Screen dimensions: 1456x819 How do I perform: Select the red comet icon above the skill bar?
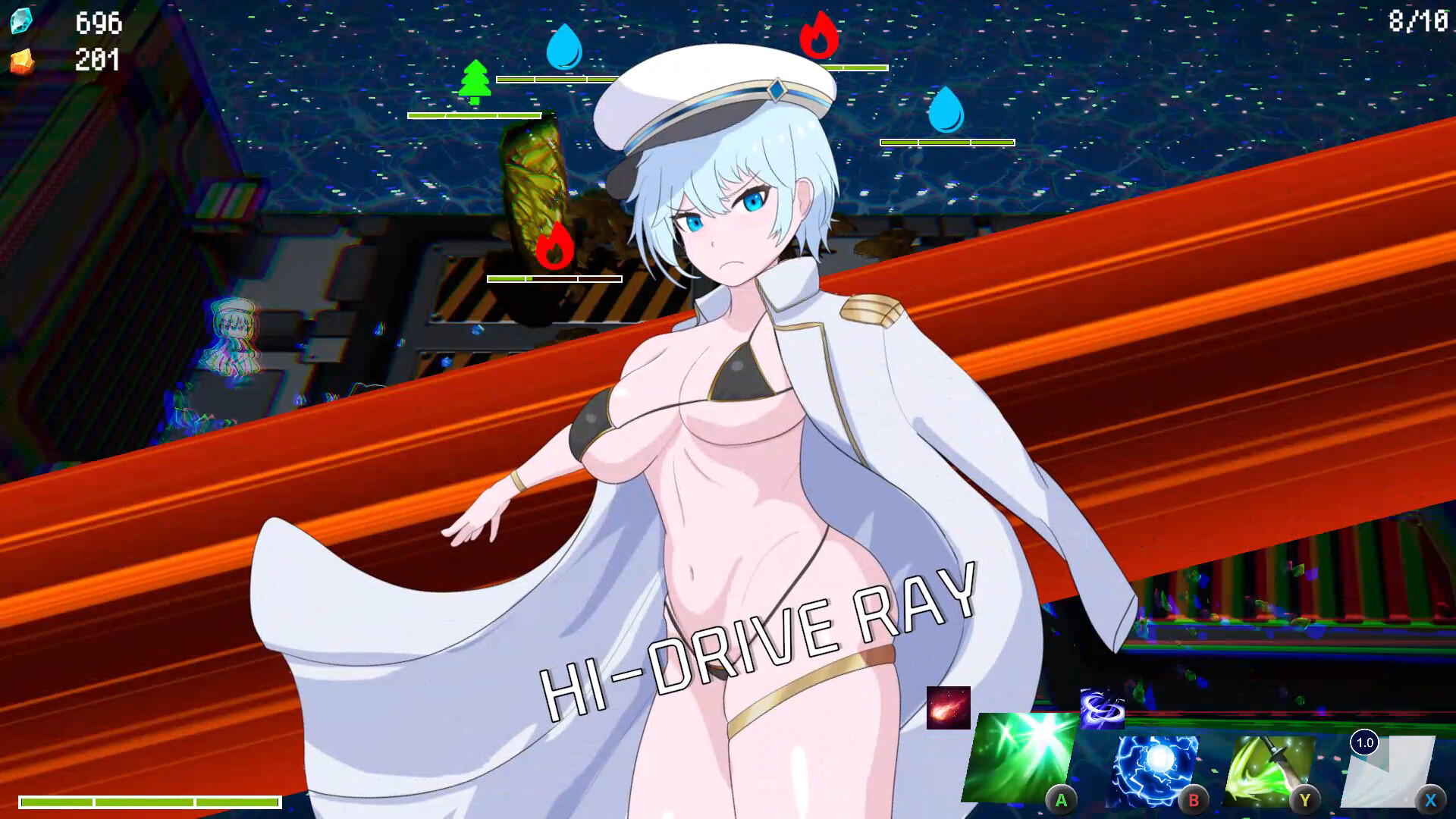tap(948, 707)
